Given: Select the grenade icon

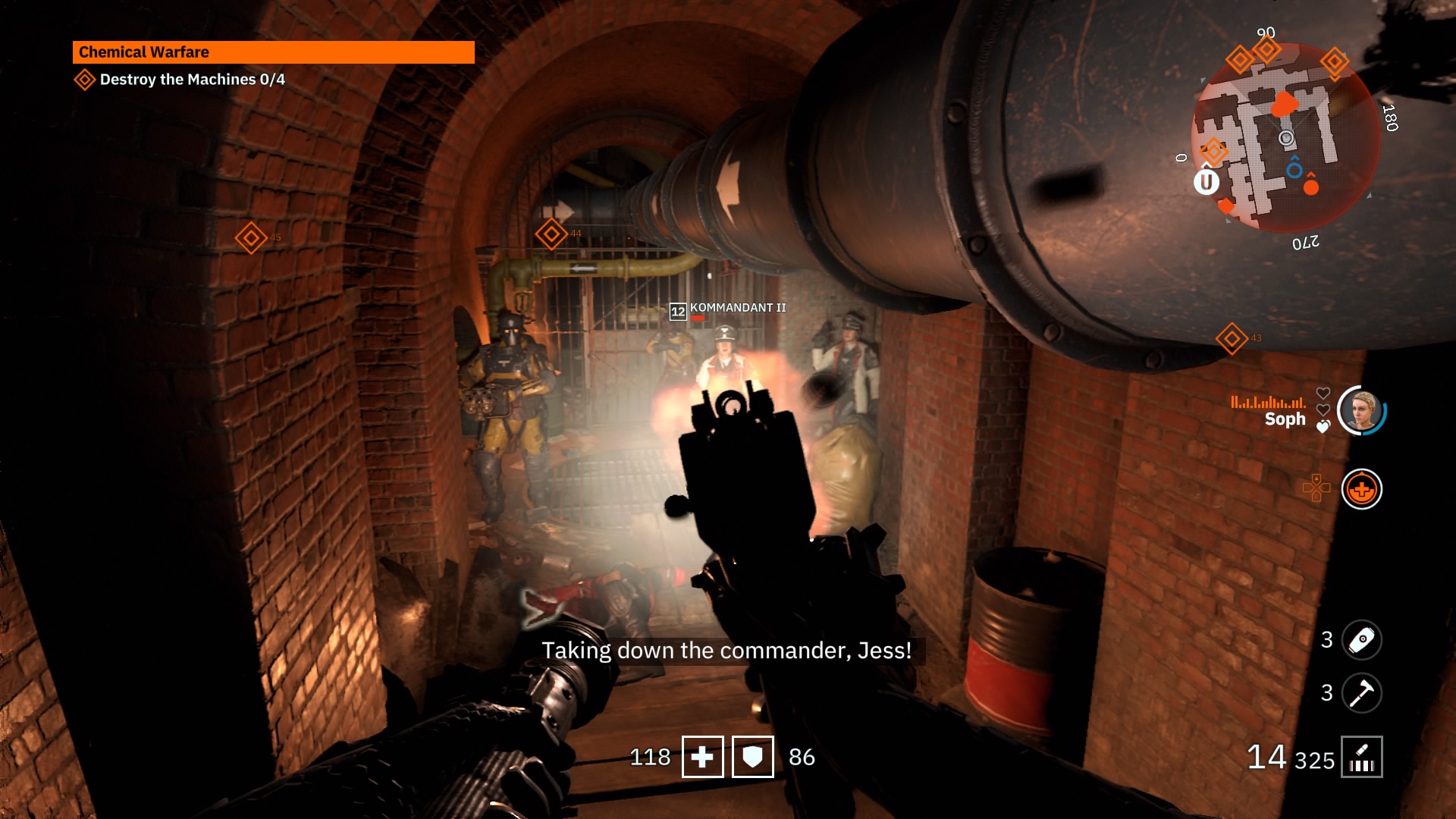Looking at the screenshot, I should coord(1361,640).
